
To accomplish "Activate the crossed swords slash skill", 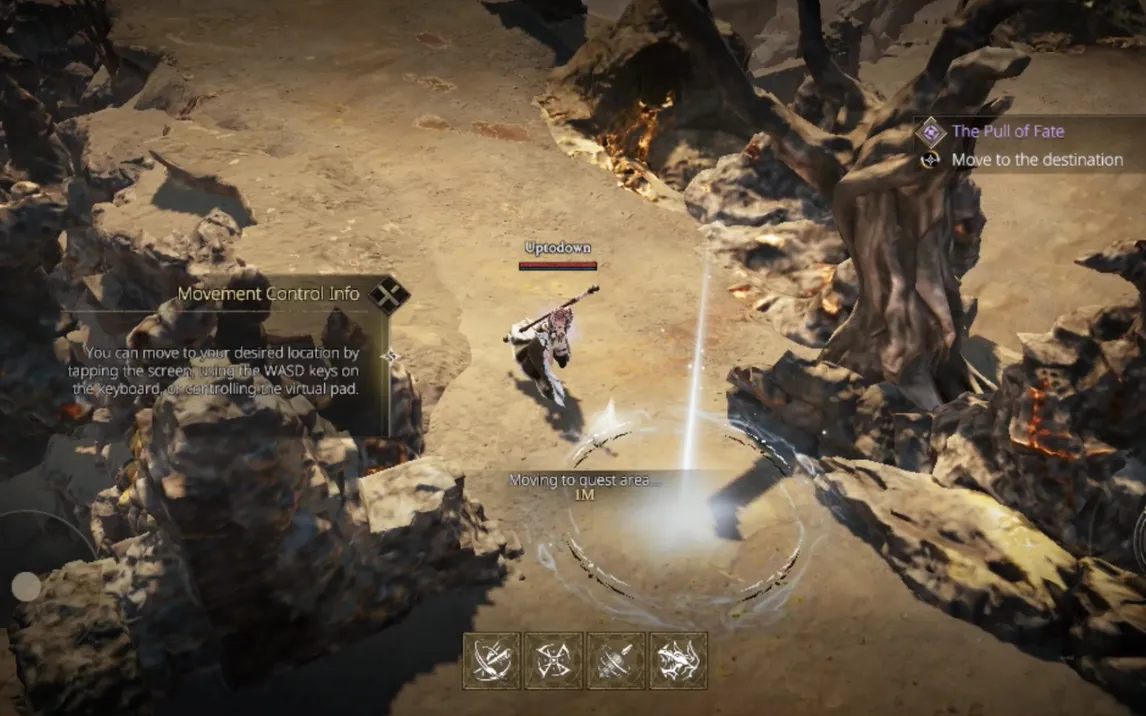I will 491,661.
